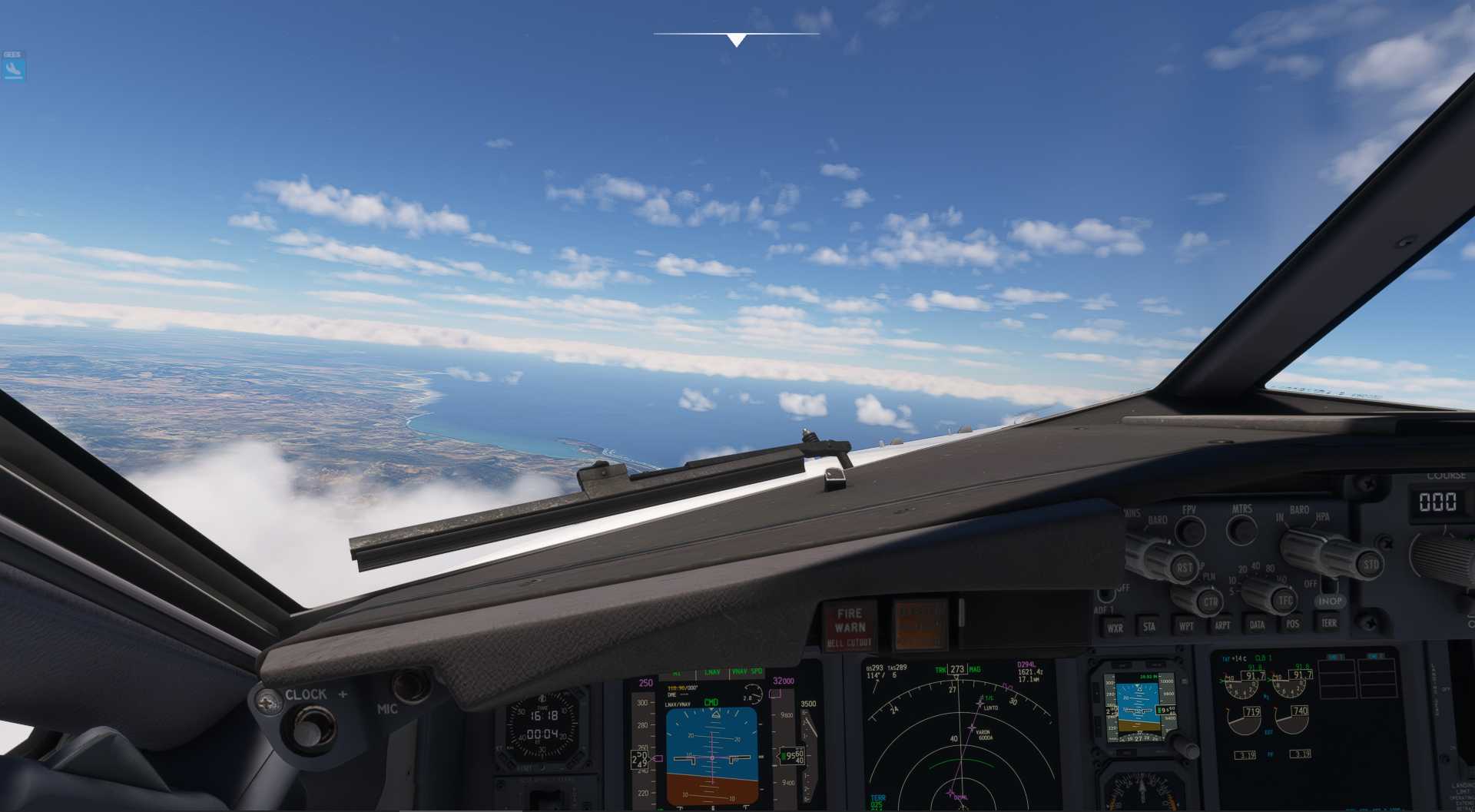1475x812 pixels.
Task: Toggle the WXR weather radar button
Action: pyautogui.click(x=1115, y=627)
